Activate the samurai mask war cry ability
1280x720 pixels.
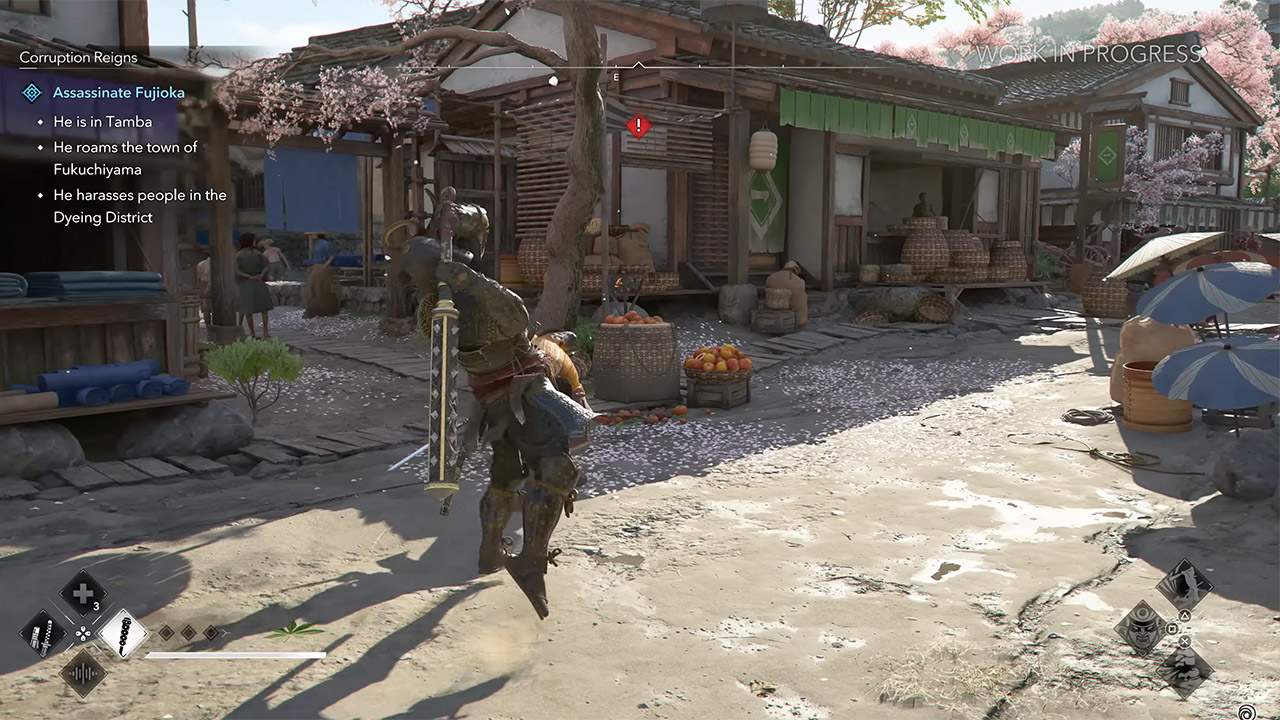1141,627
